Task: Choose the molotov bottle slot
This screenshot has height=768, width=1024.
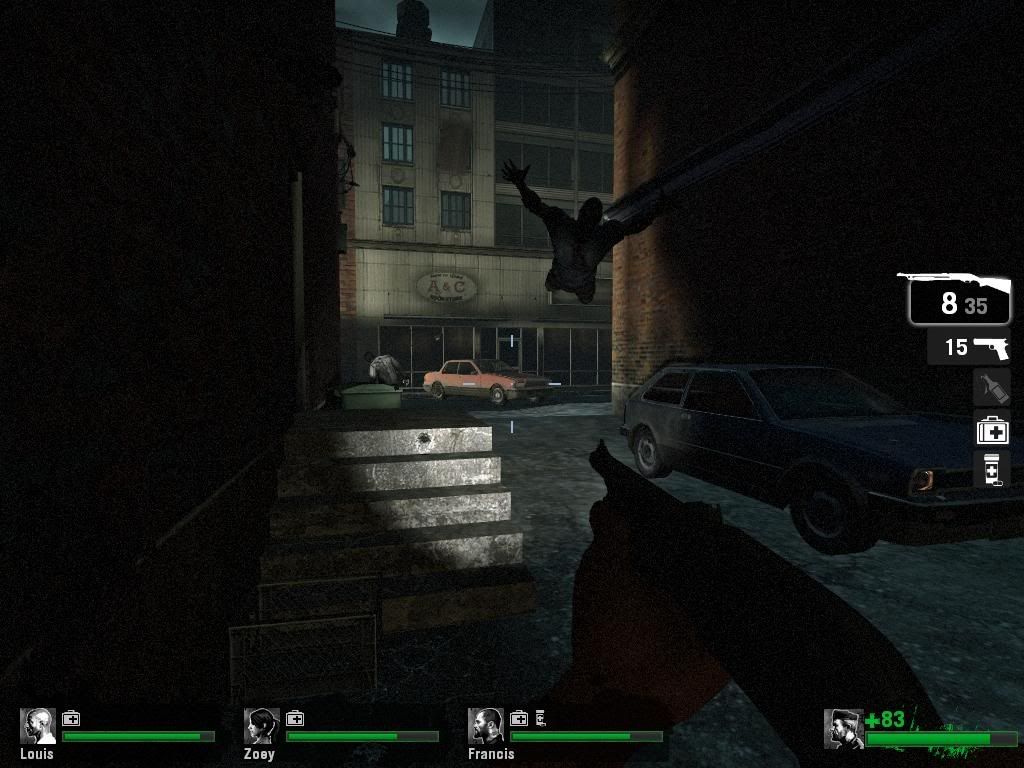Action: [x=991, y=388]
